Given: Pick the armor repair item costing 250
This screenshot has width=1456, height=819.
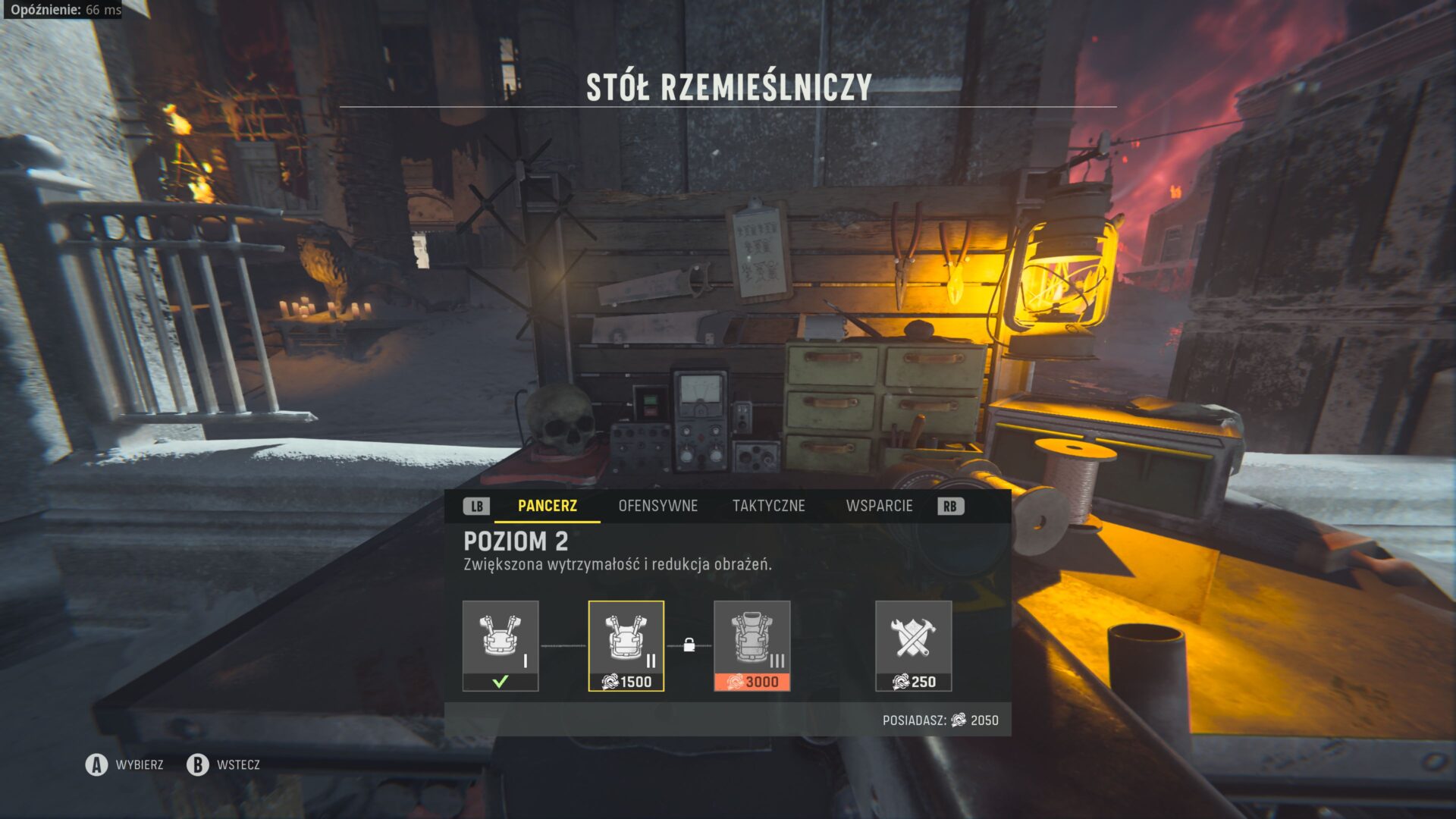Looking at the screenshot, I should coord(913,645).
